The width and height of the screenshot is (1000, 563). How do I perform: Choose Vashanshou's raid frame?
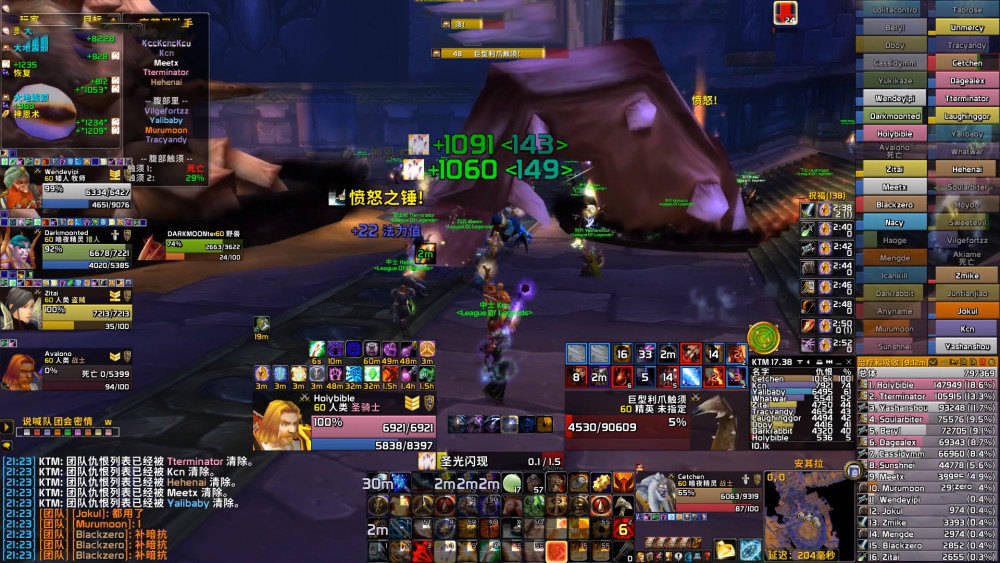(x=967, y=346)
